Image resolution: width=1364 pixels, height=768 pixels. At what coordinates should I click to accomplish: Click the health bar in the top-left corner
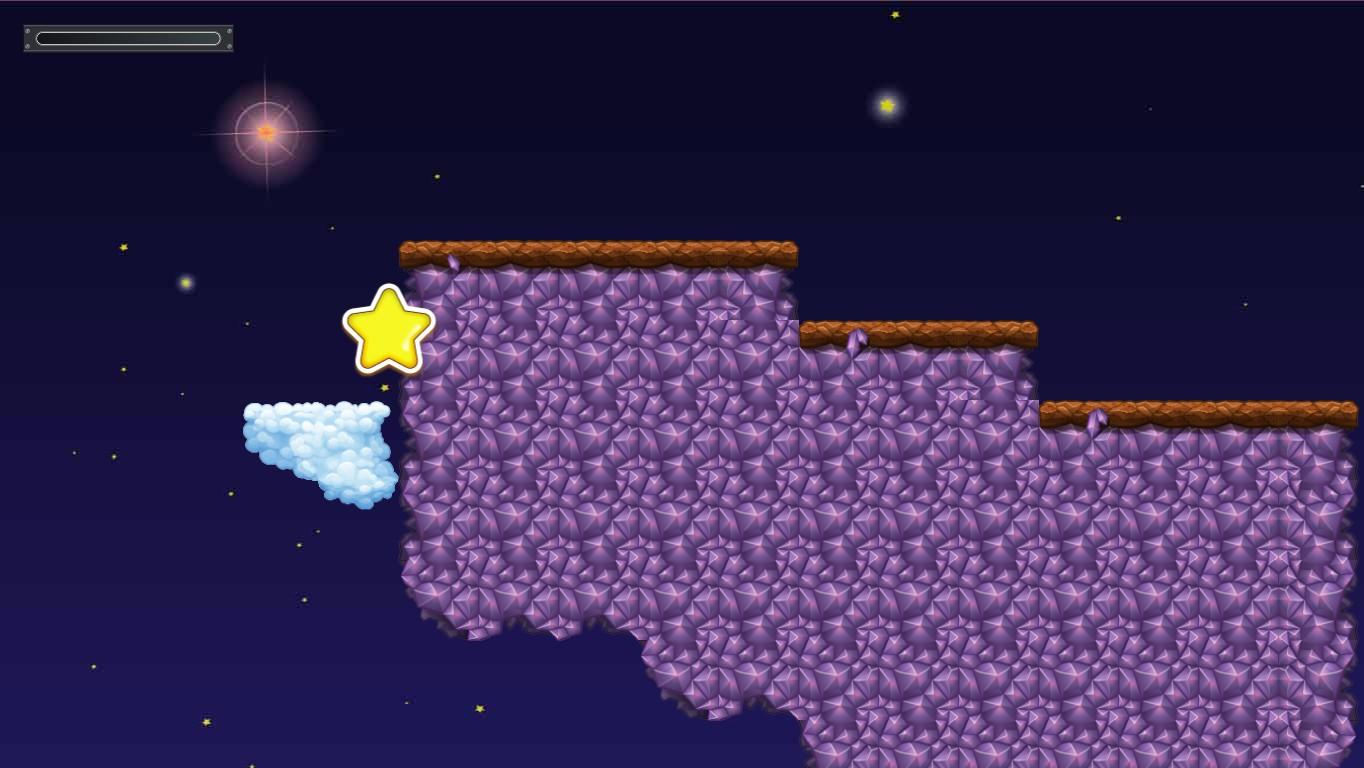127,37
